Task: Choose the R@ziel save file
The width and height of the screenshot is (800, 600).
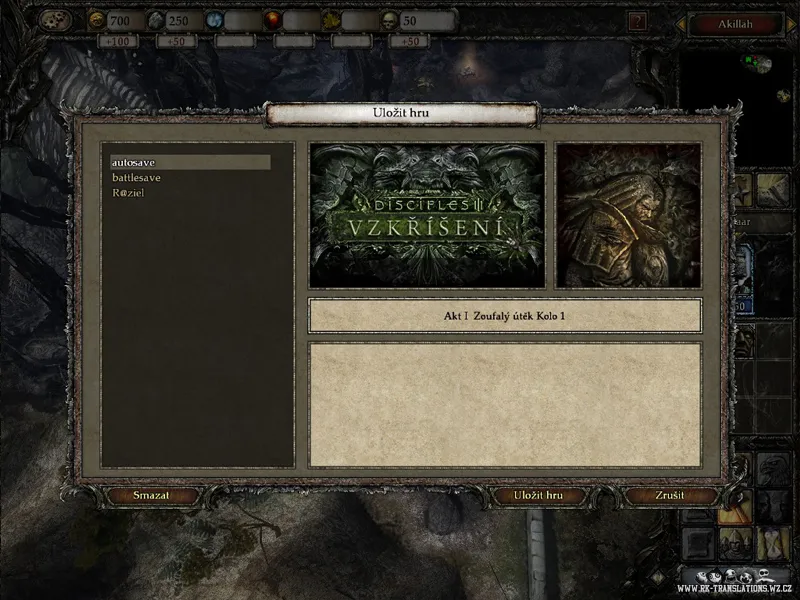Action: (x=129, y=193)
